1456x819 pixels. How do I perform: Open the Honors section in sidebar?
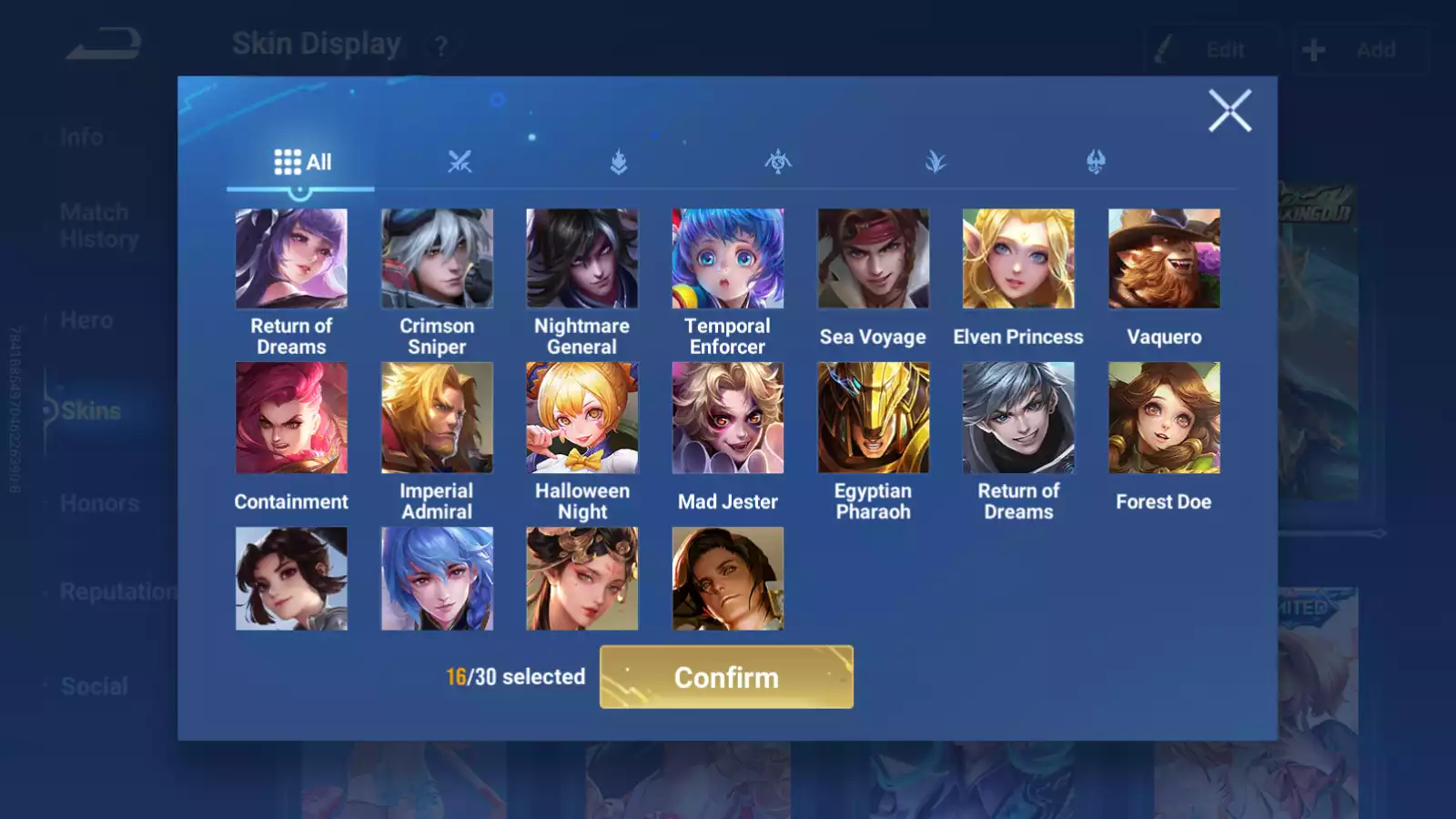pyautogui.click(x=100, y=502)
